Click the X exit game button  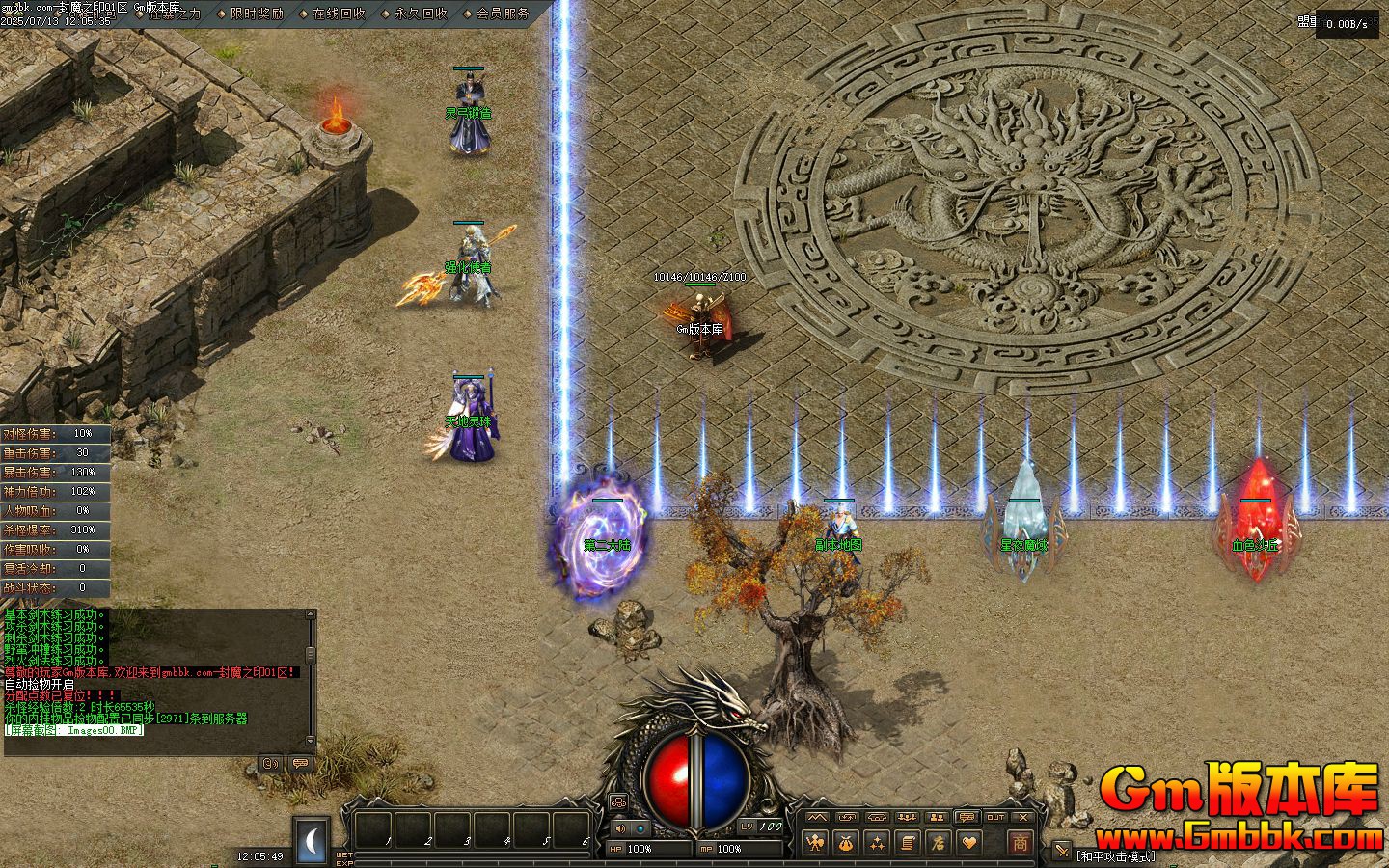coord(1023,817)
